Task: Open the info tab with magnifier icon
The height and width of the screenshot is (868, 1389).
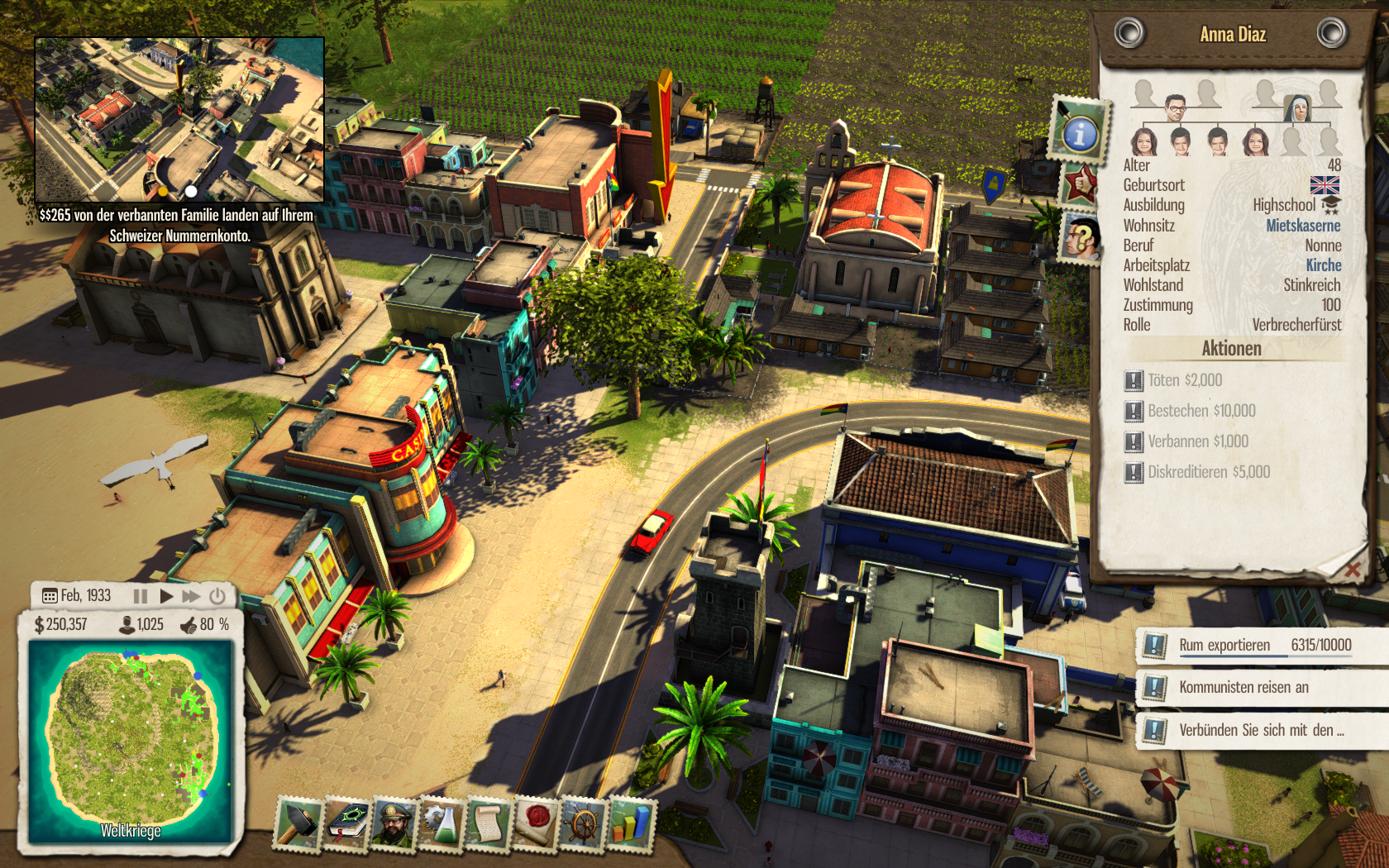Action: (x=1079, y=132)
